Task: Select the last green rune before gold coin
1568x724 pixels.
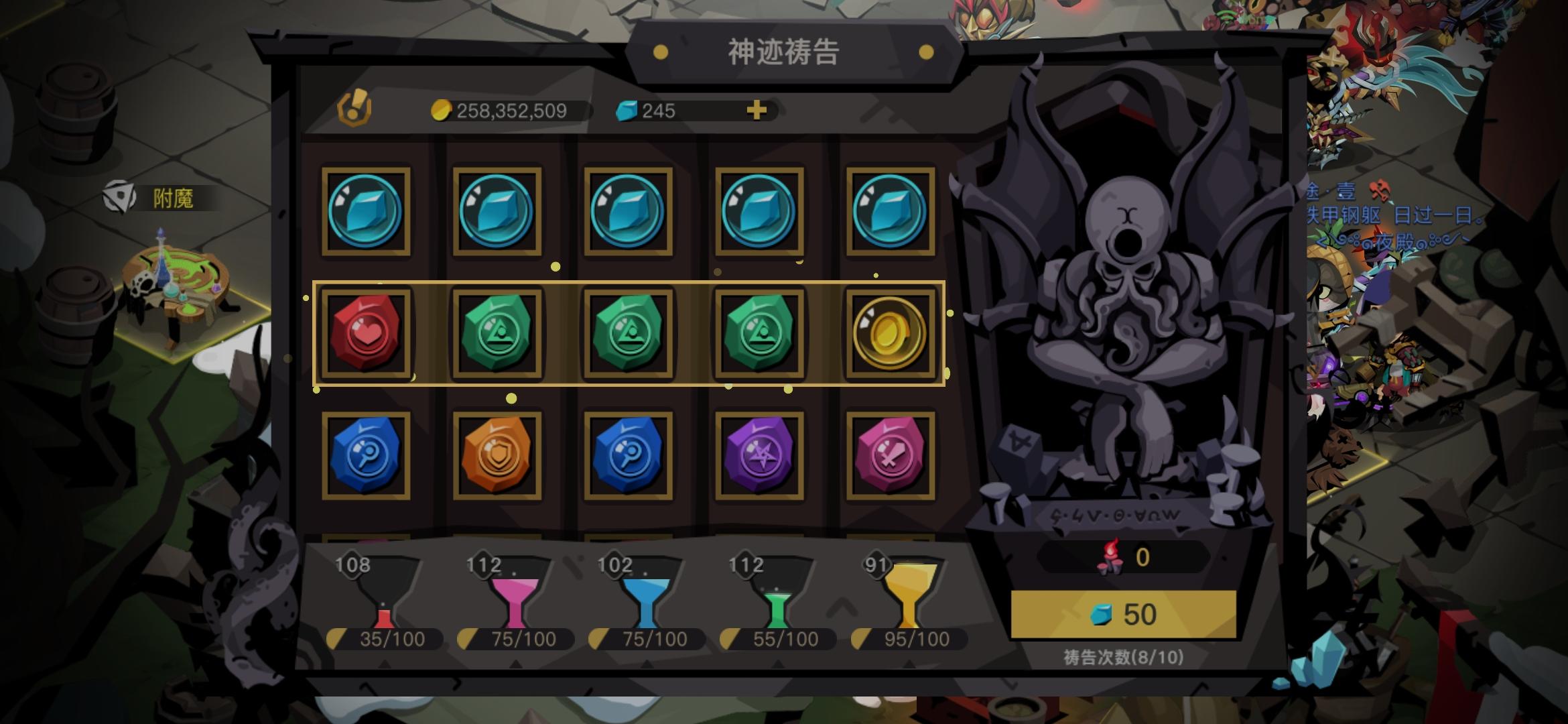Action: (x=761, y=334)
